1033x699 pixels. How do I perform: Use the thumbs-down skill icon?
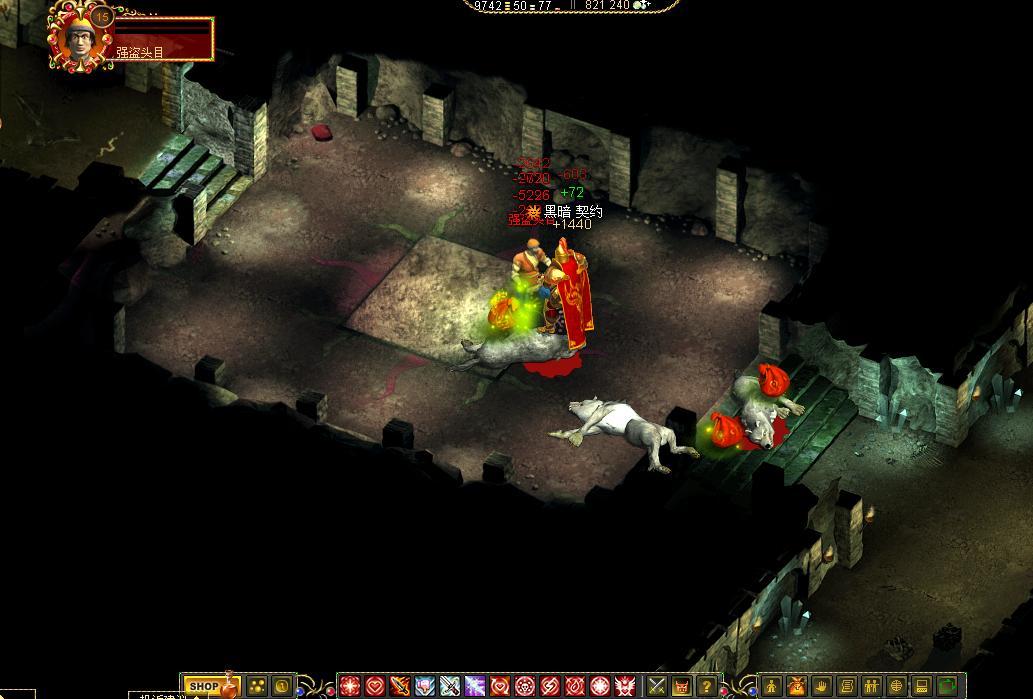tap(425, 686)
